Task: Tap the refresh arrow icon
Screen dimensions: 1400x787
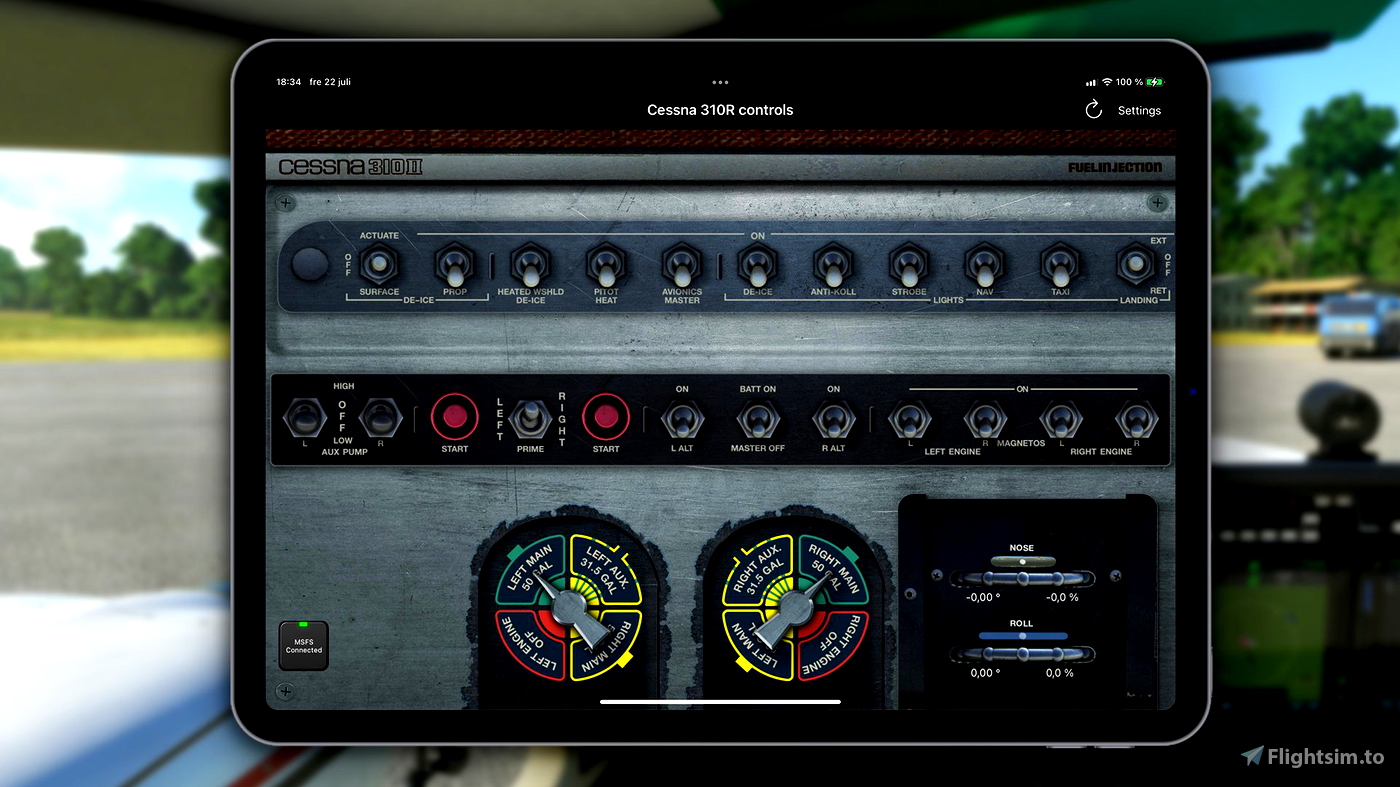Action: [x=1093, y=110]
